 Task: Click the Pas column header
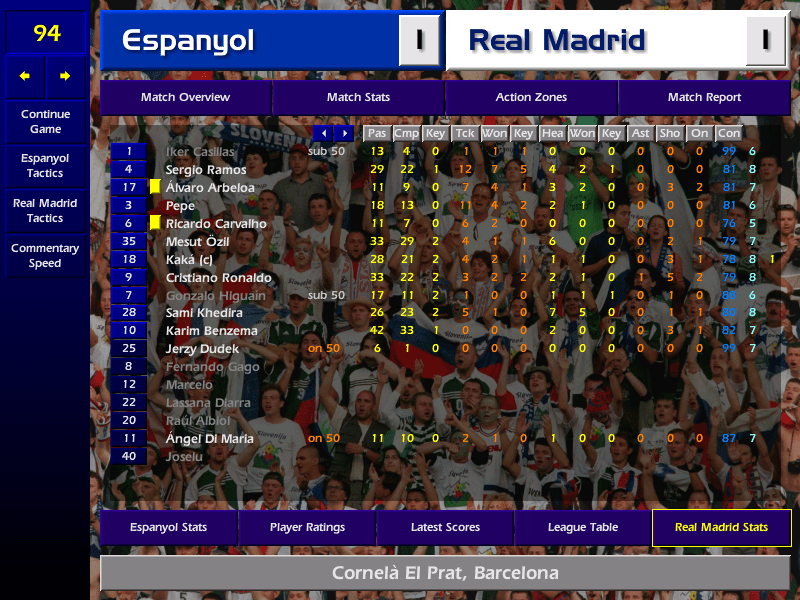pyautogui.click(x=377, y=133)
